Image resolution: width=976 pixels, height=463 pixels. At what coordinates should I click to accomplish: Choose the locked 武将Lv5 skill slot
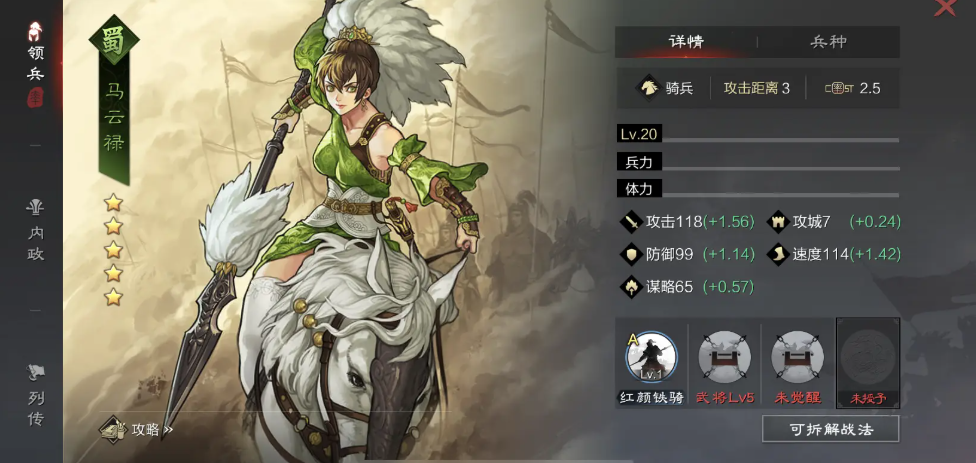pos(724,362)
